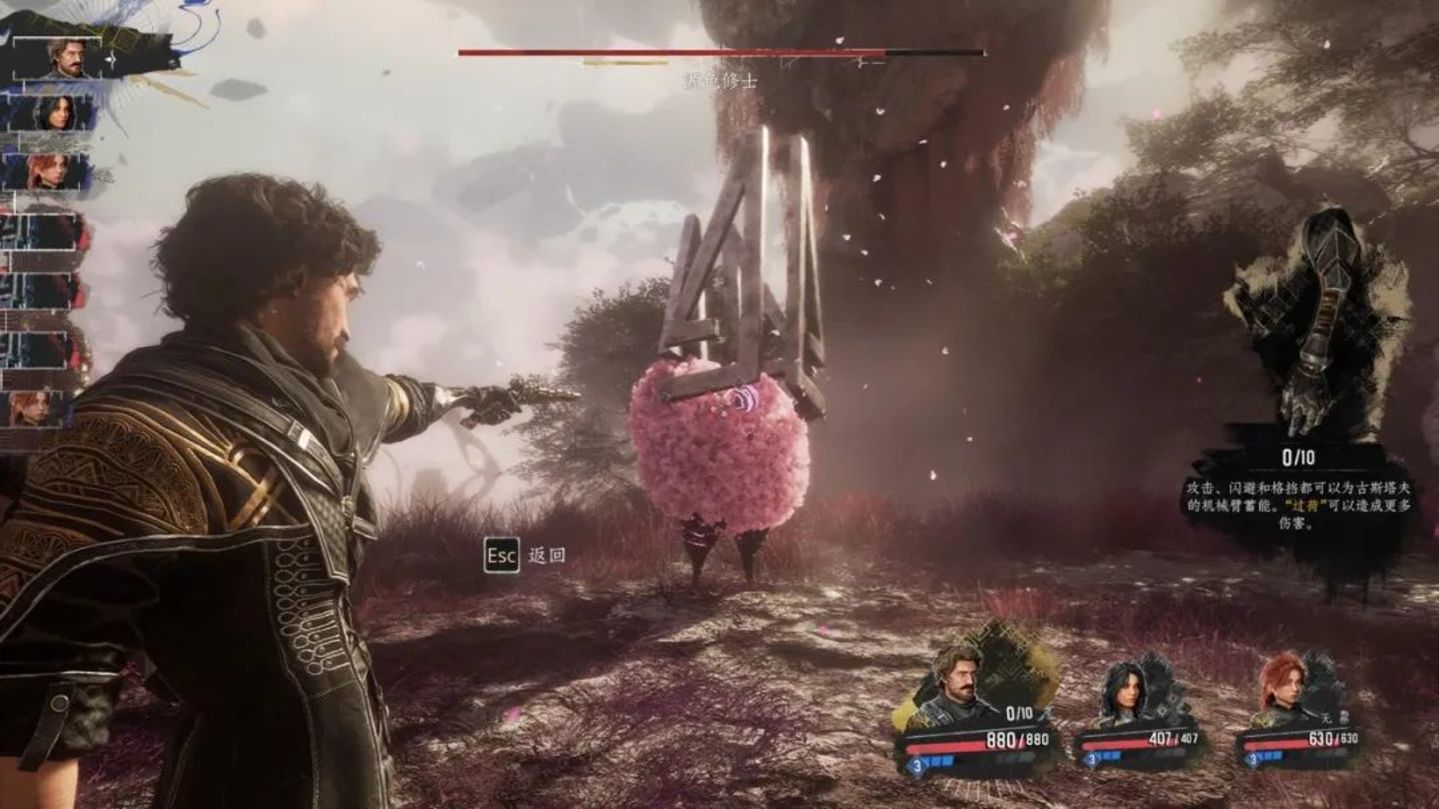The image size is (1439, 809).
Task: Select the dark-haired woman's turn order portrait
Action: [x=57, y=113]
